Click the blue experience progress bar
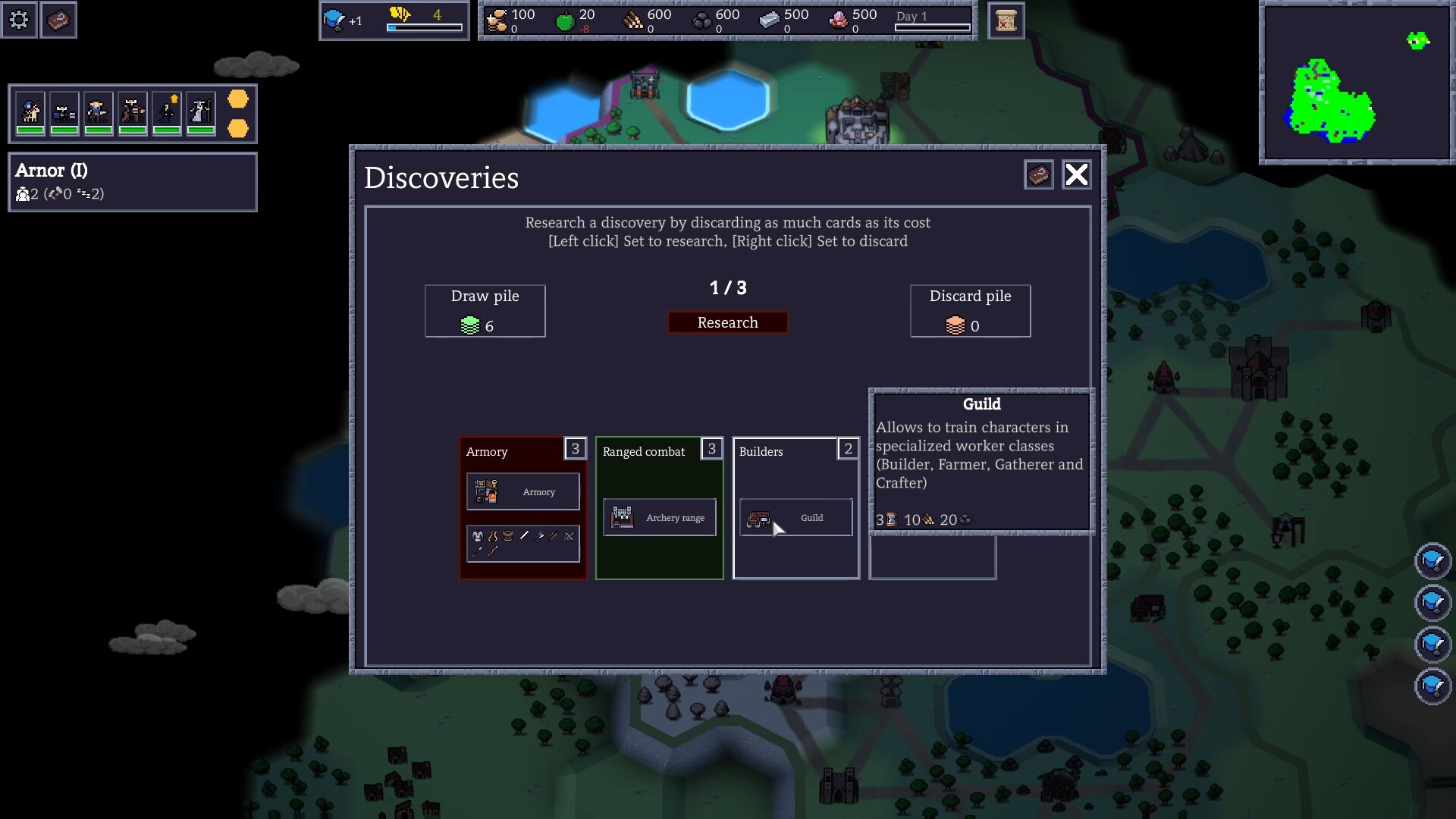The width and height of the screenshot is (1456, 819). [425, 28]
